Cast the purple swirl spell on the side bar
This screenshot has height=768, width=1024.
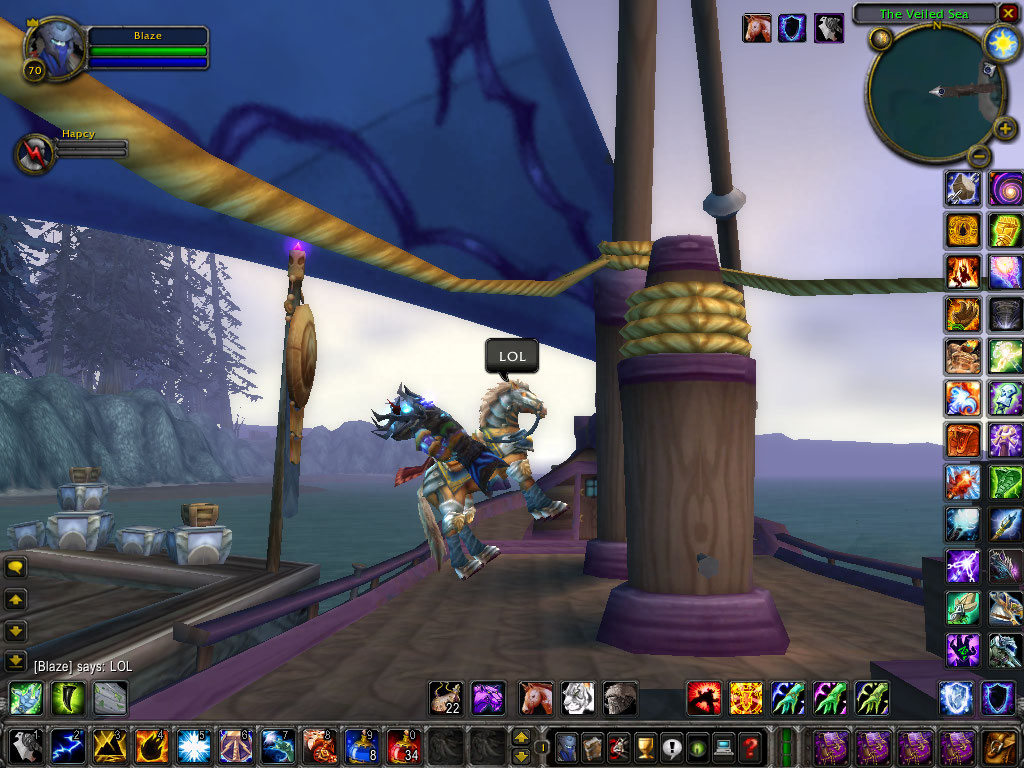tap(1005, 188)
